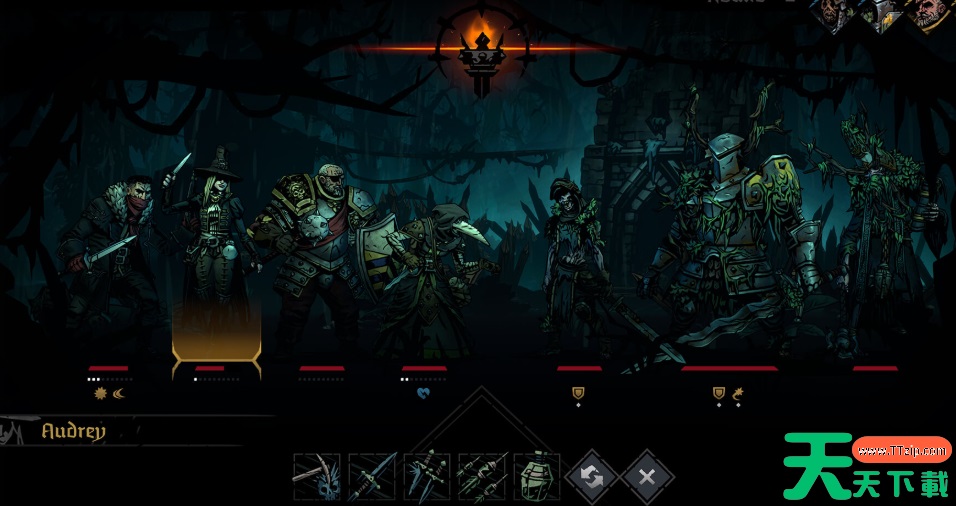Screen dimensions: 956x506
Task: Select the Pick to the Face skill
Action: pyautogui.click(x=317, y=477)
